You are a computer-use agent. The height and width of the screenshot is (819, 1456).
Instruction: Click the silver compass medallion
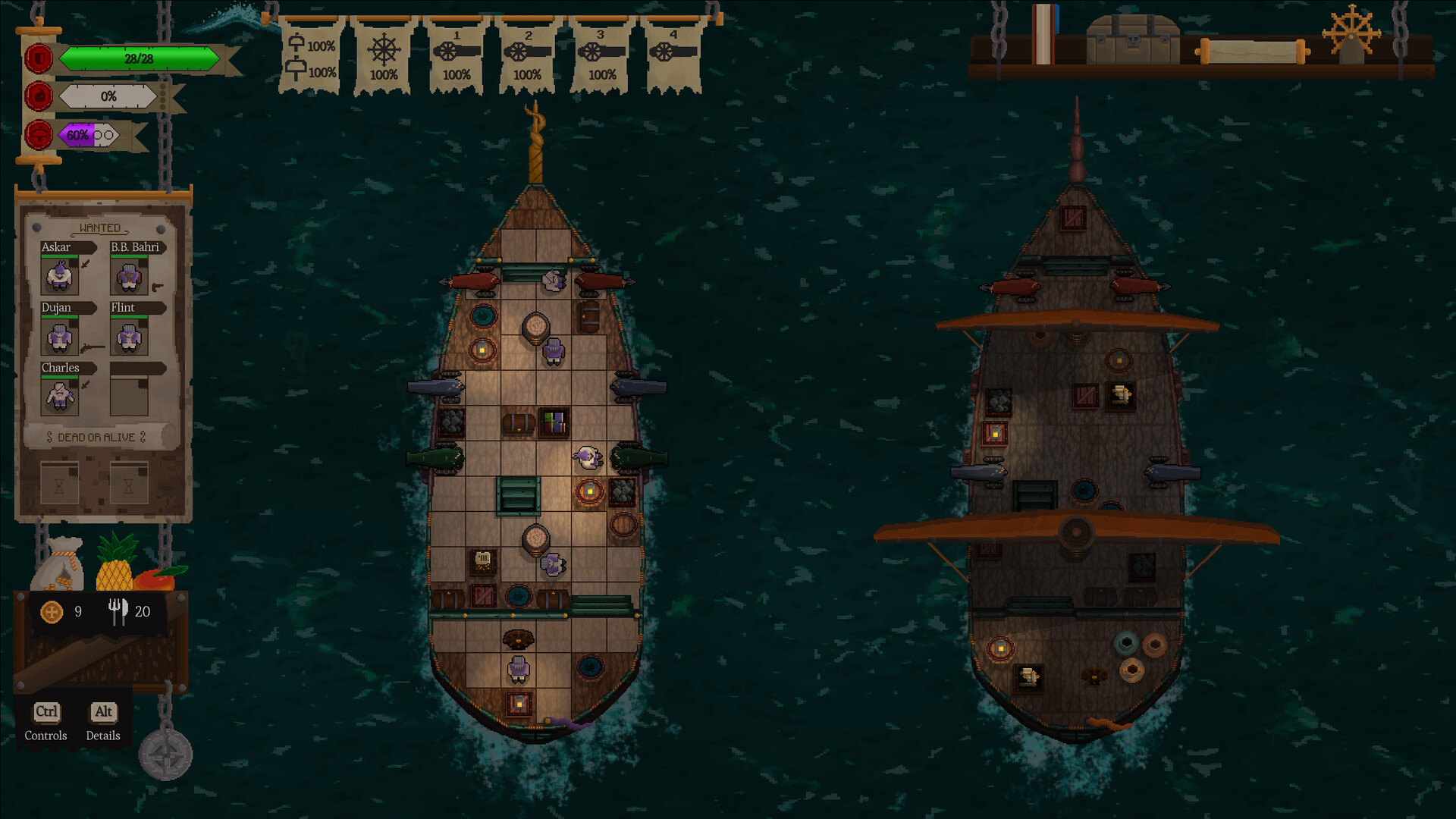point(165,755)
